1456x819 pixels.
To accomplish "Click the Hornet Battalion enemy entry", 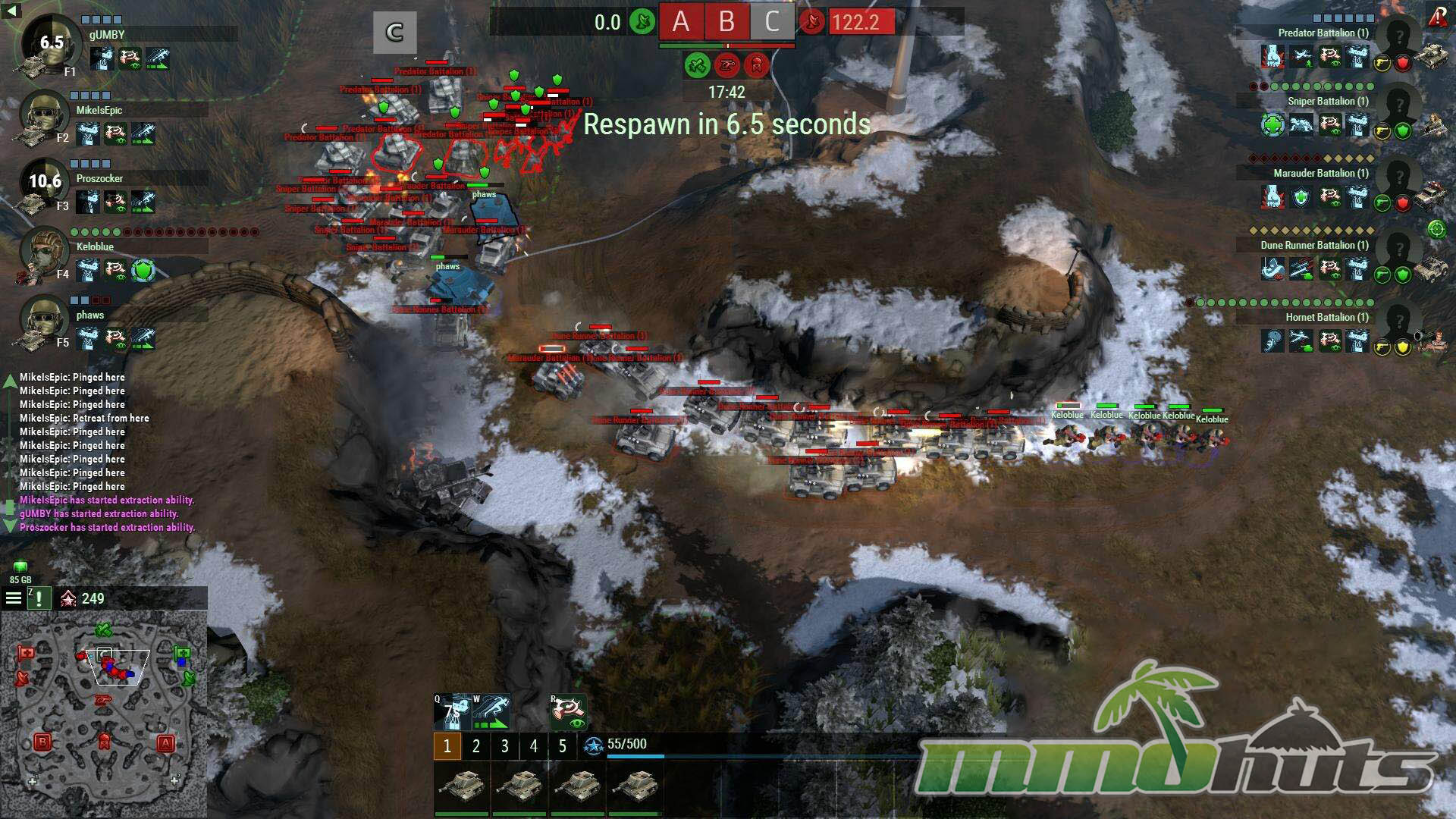I will click(1326, 318).
